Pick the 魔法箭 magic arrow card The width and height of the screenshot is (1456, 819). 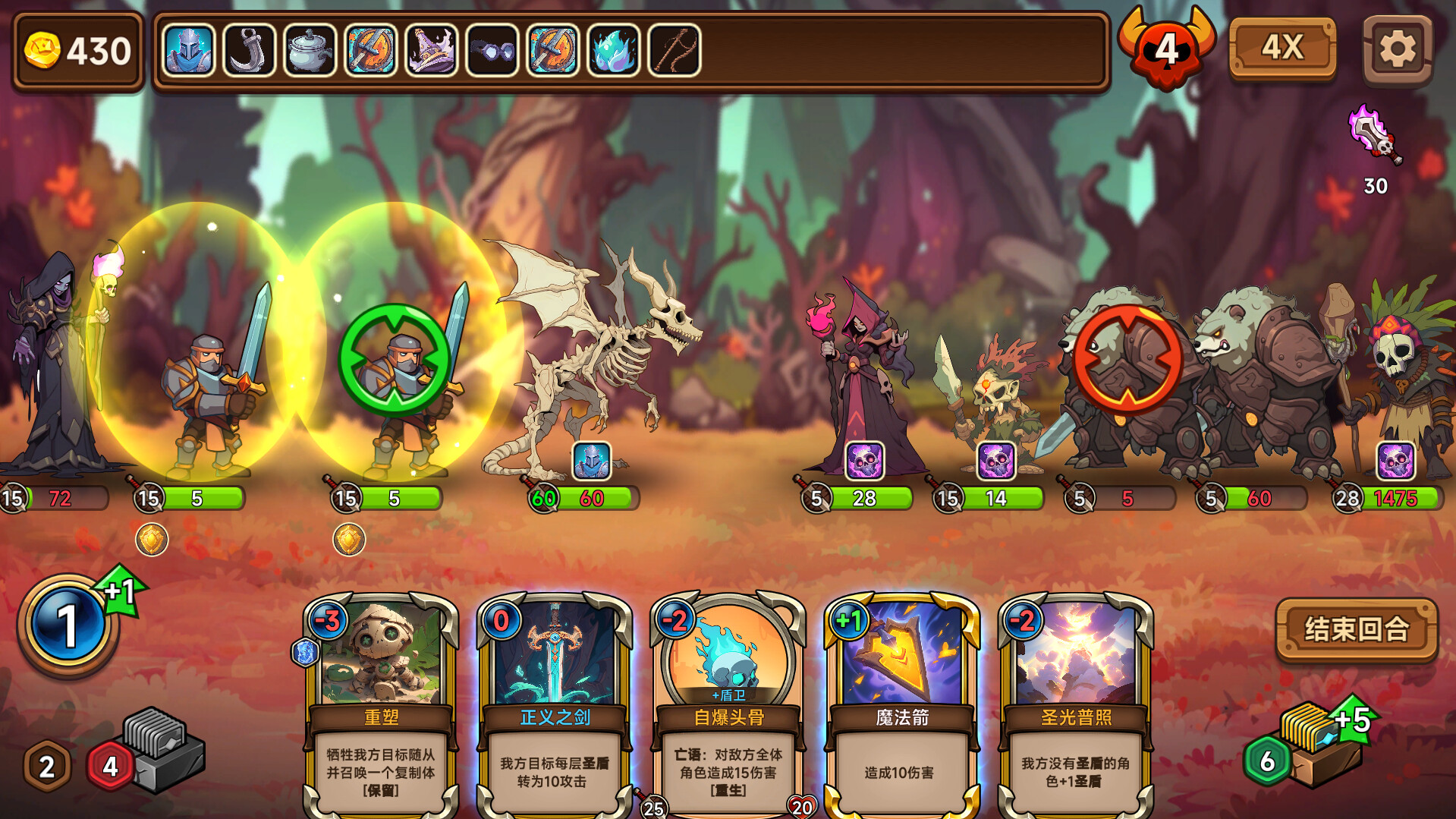902,706
